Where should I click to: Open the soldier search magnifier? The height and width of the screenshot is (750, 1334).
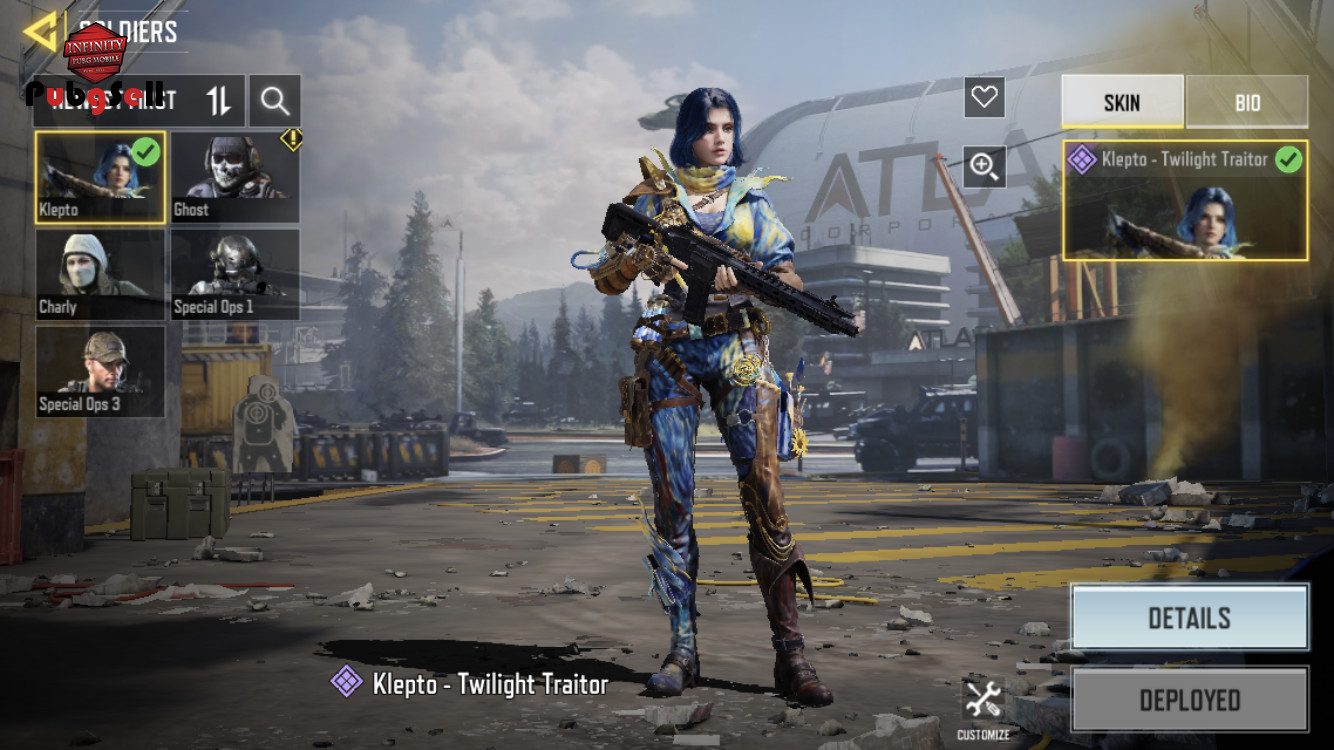click(275, 100)
